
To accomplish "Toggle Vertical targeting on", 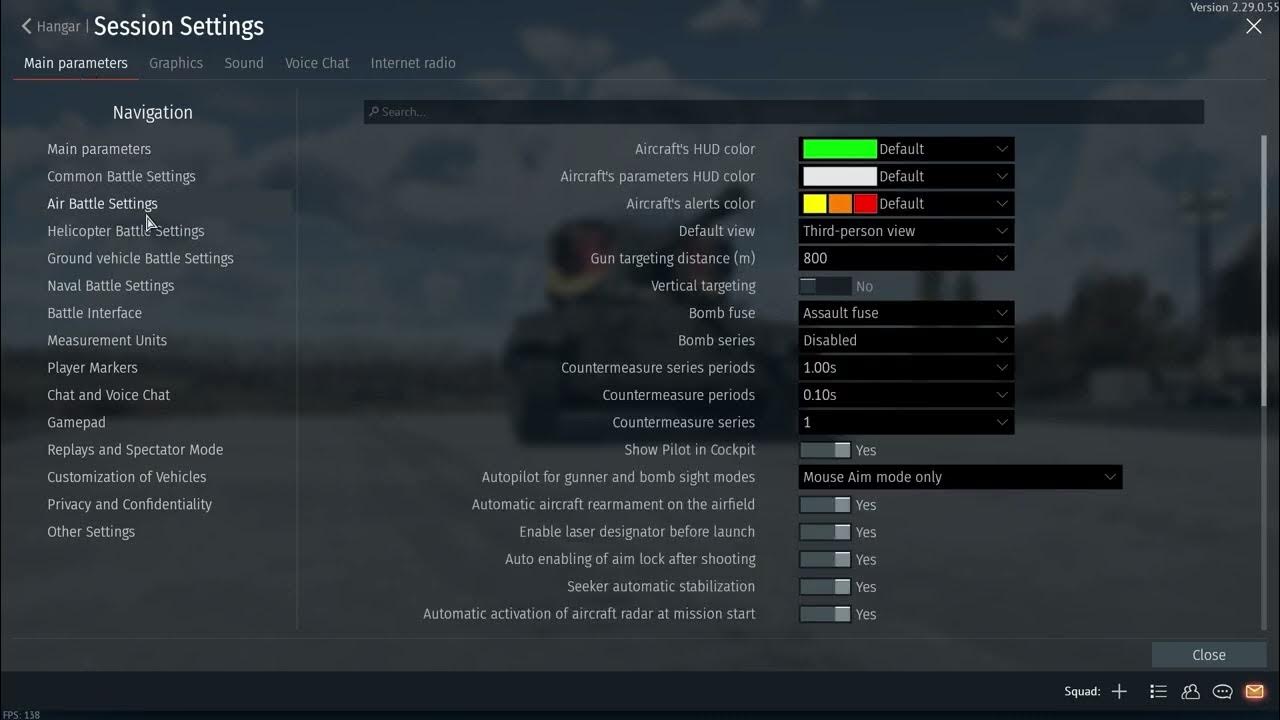I will pyautogui.click(x=824, y=285).
